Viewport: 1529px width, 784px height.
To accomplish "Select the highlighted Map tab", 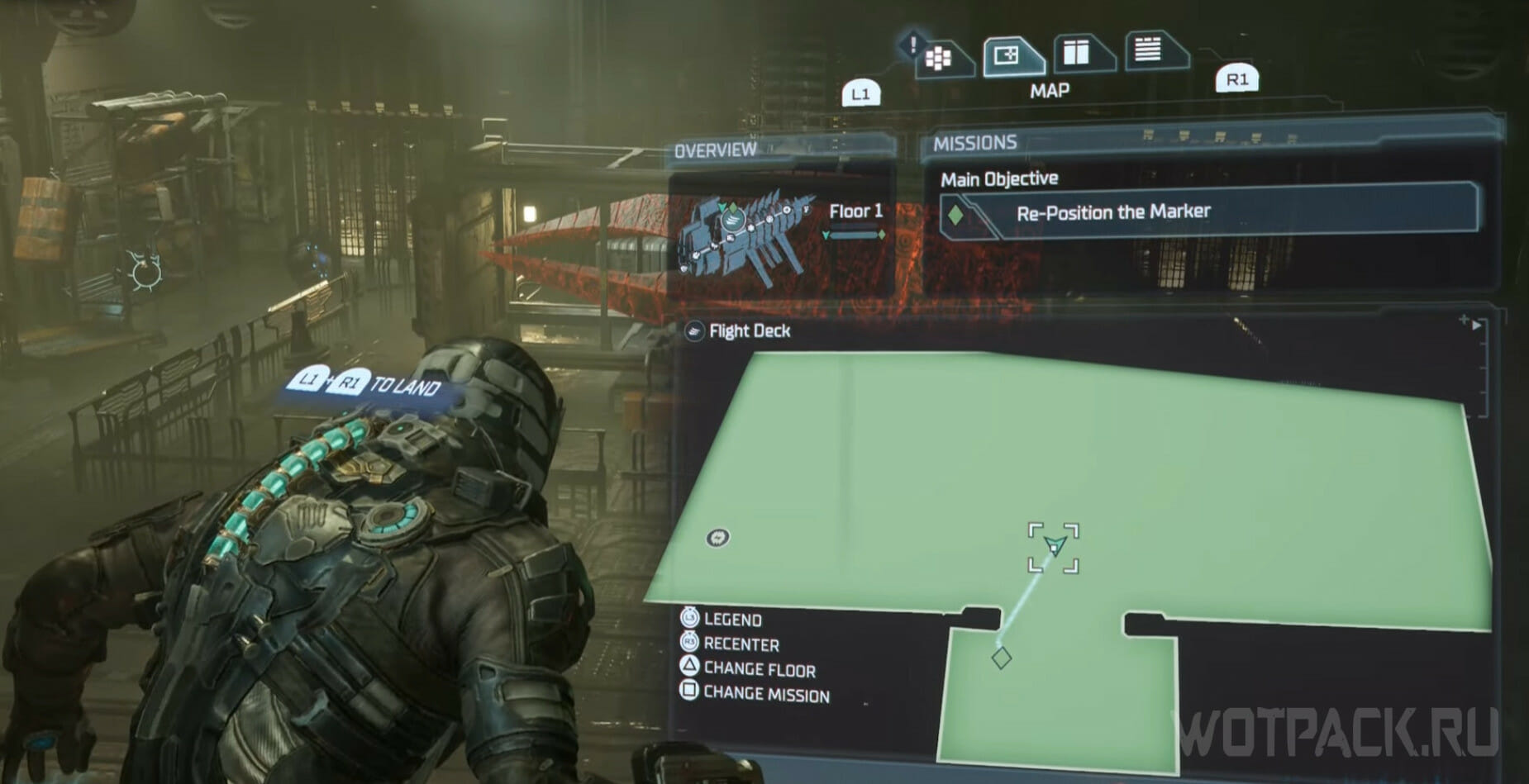I will [1009, 56].
